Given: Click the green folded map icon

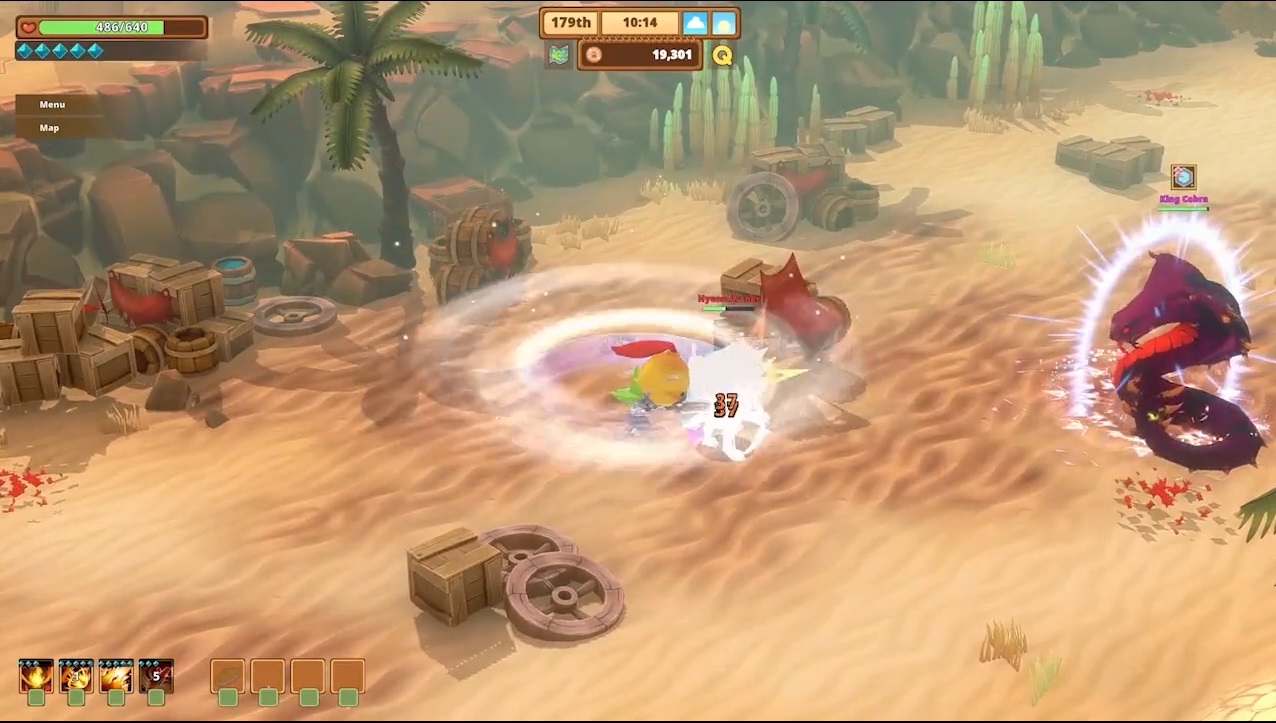Looking at the screenshot, I should click(x=558, y=55).
